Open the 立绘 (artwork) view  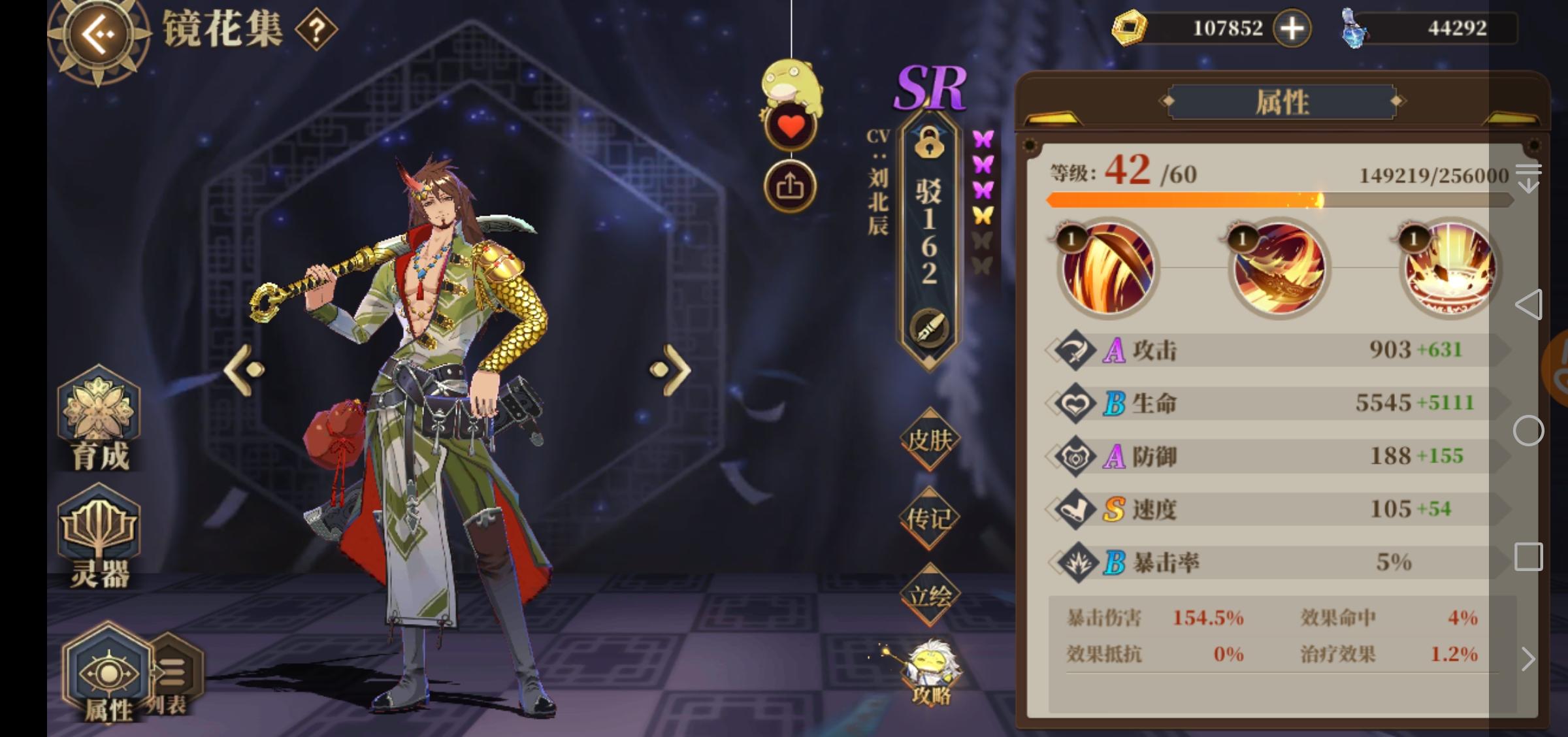(x=930, y=593)
